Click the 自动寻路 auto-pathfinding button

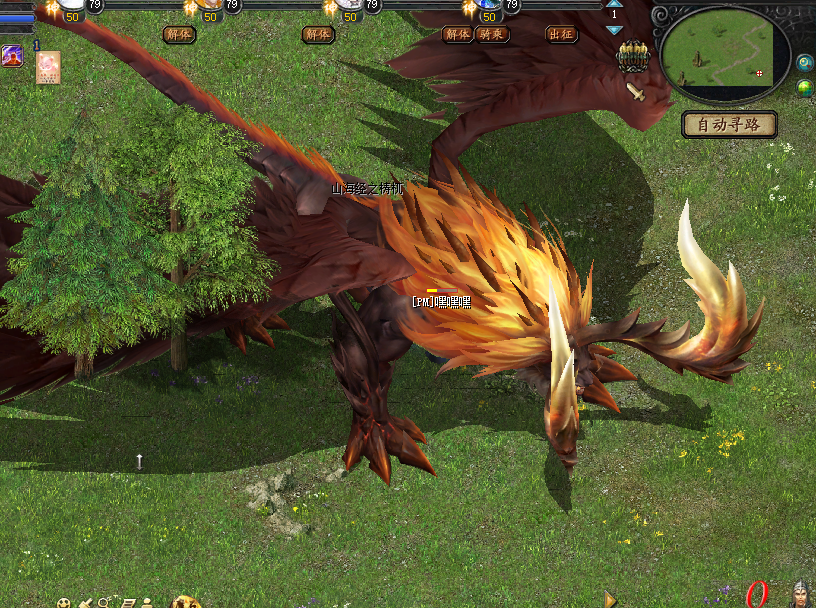pos(730,125)
